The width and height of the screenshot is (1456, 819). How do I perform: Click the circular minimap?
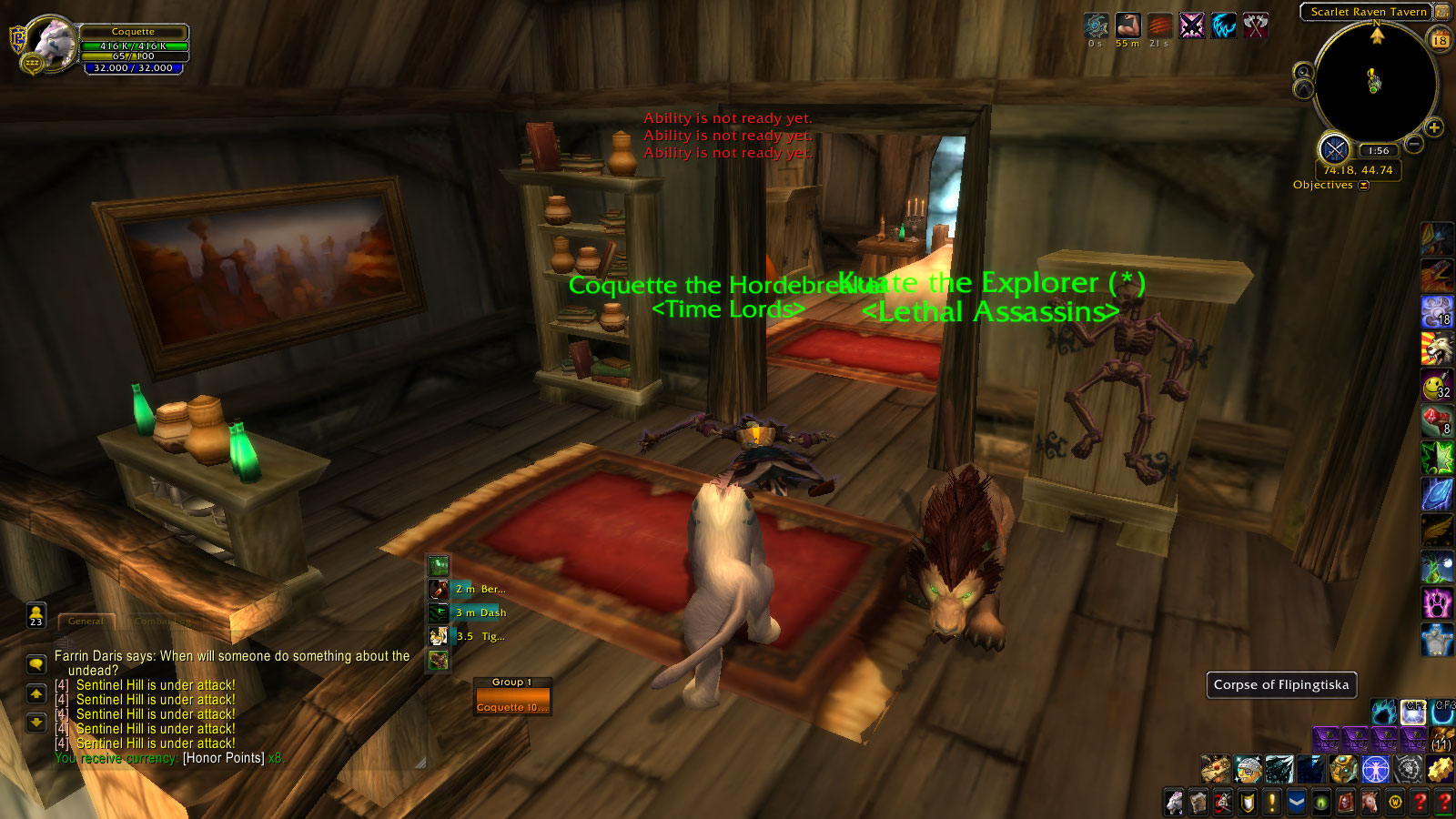pos(1374,82)
